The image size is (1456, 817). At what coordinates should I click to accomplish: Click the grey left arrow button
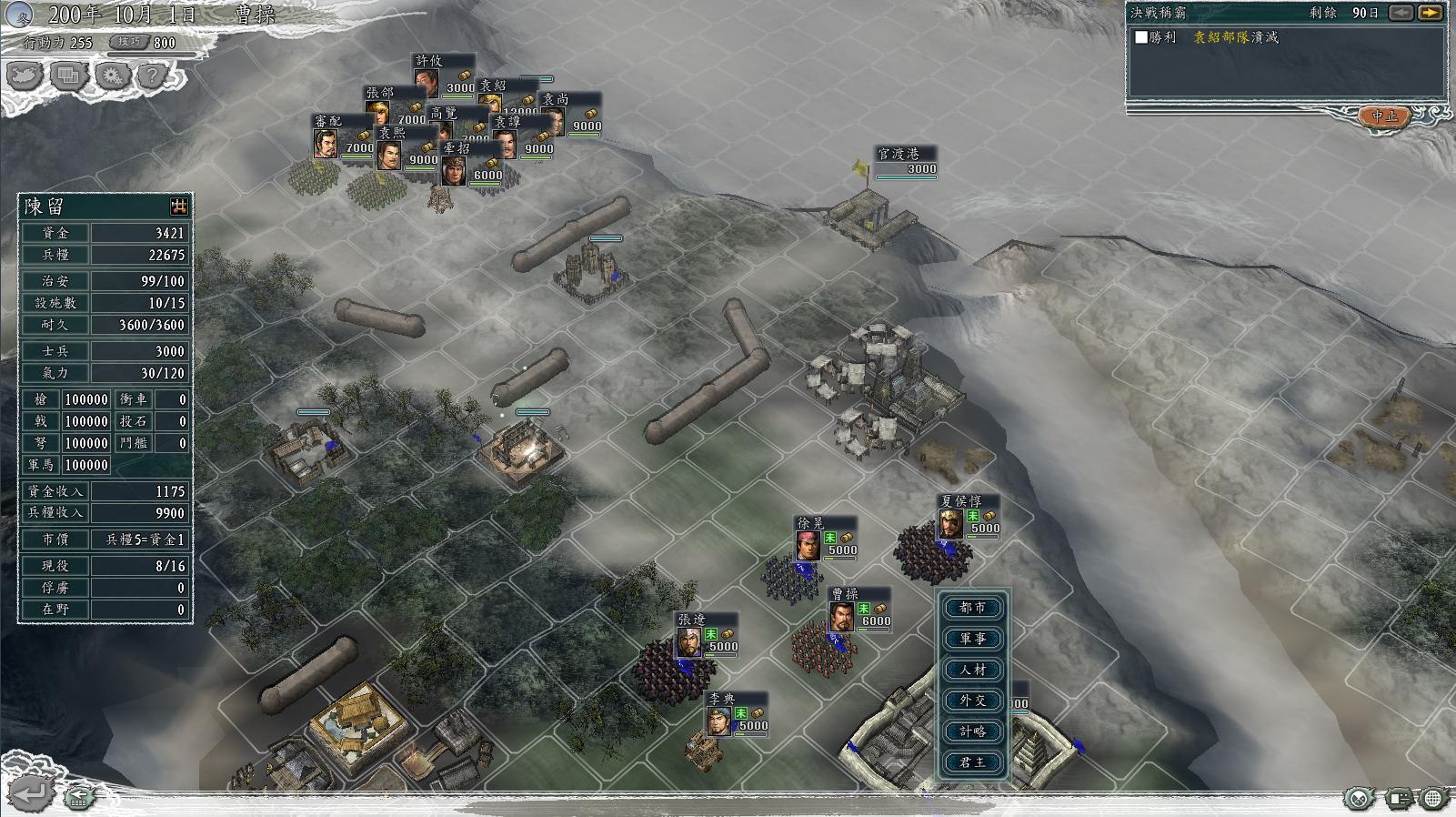pyautogui.click(x=1401, y=13)
